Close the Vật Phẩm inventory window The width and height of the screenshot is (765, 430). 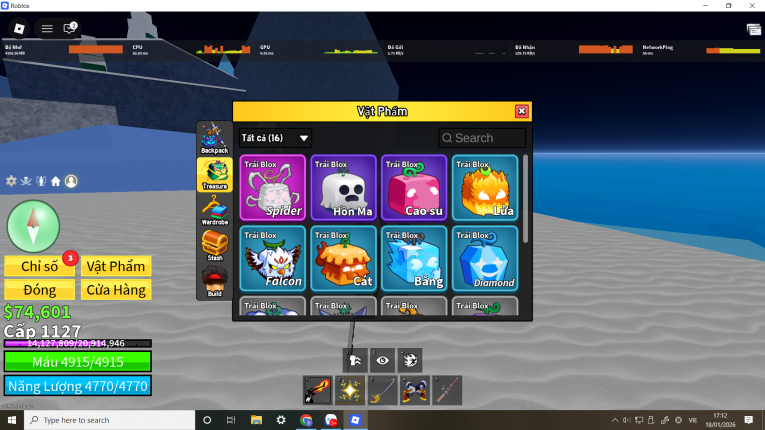[x=521, y=111]
